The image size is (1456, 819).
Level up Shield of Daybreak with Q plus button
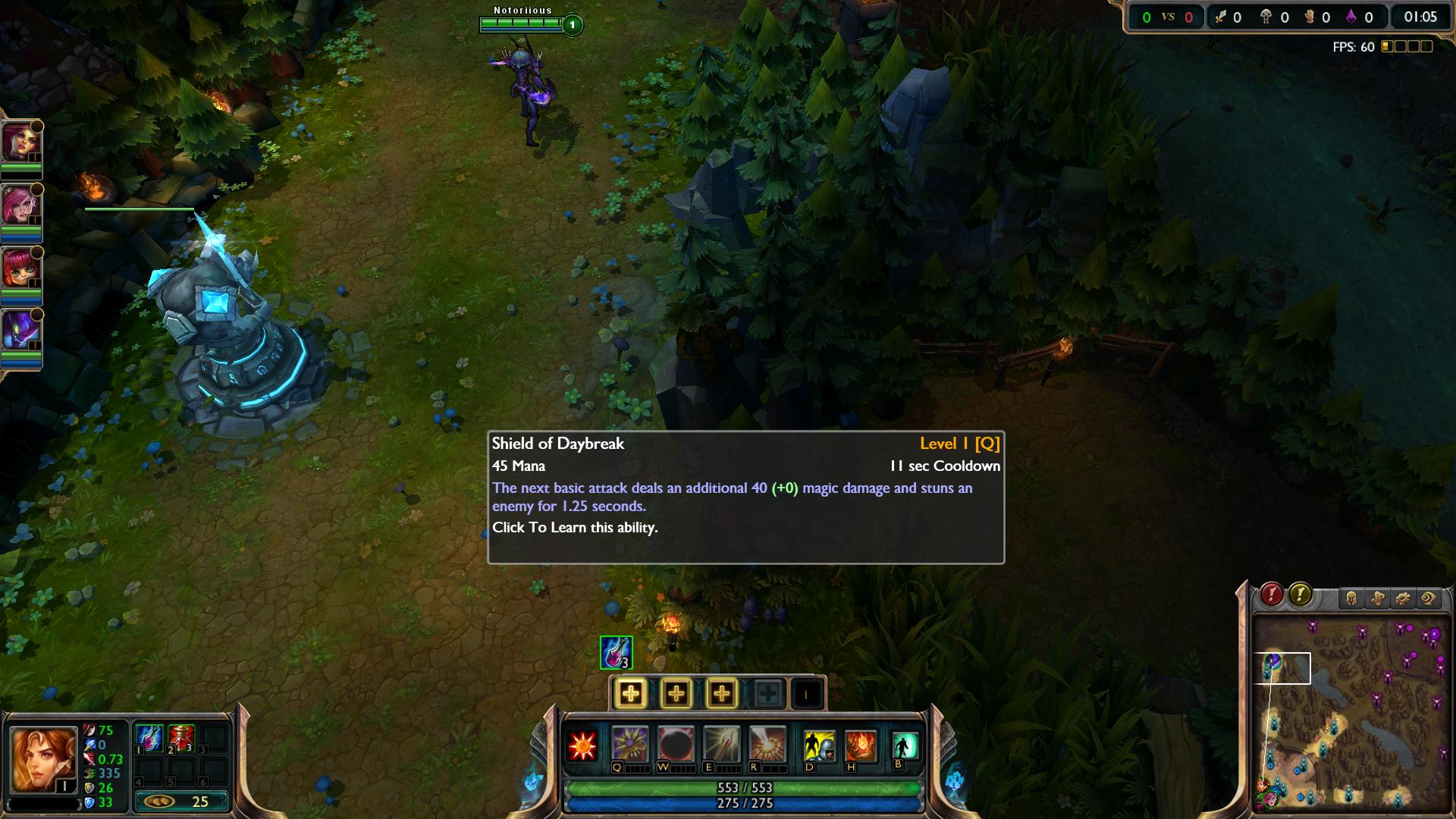[630, 693]
